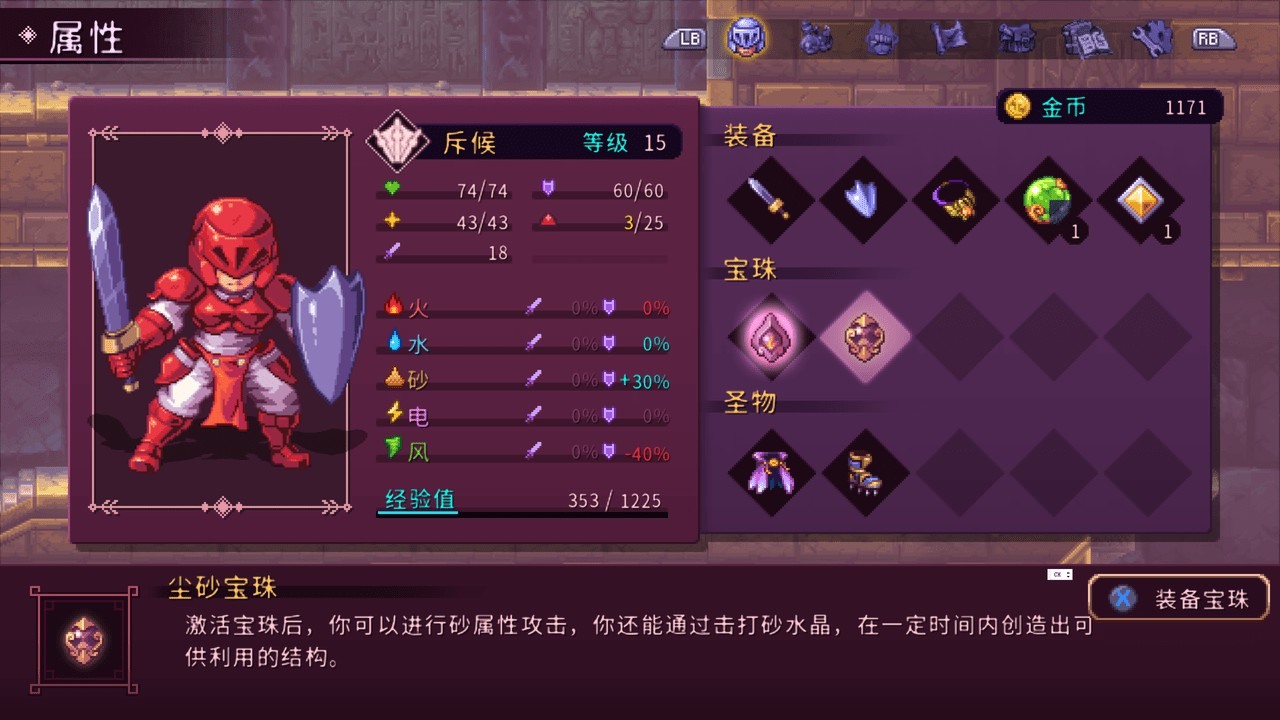Open the book journal icon
The height and width of the screenshot is (720, 1280).
[1086, 38]
